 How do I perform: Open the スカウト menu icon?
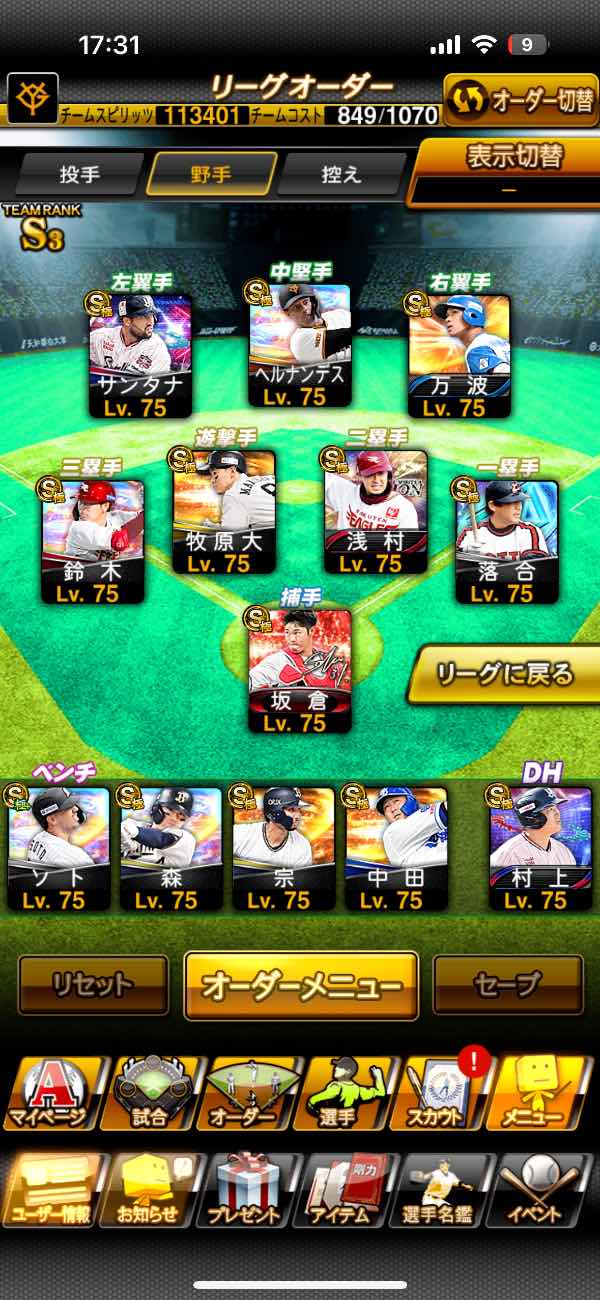click(x=444, y=1095)
